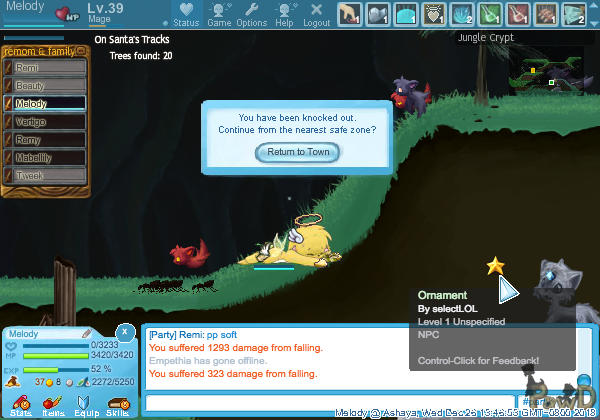
Task: Close the character status panel with X
Action: click(125, 331)
